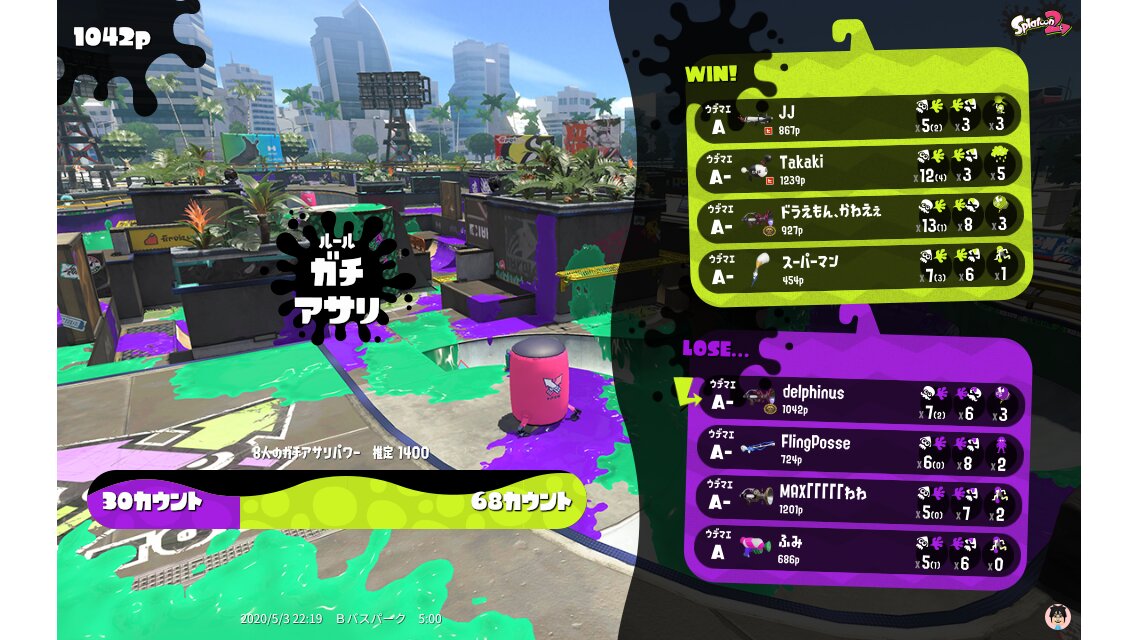Image resolution: width=1138 pixels, height=640 pixels.
Task: Open the round avatar icon in the corner
Action: tap(1053, 616)
